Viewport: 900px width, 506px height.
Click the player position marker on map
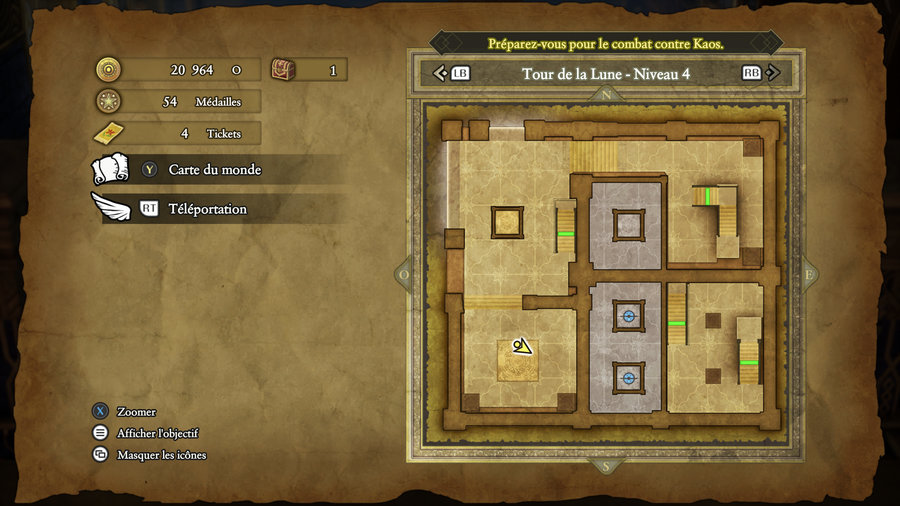520,347
